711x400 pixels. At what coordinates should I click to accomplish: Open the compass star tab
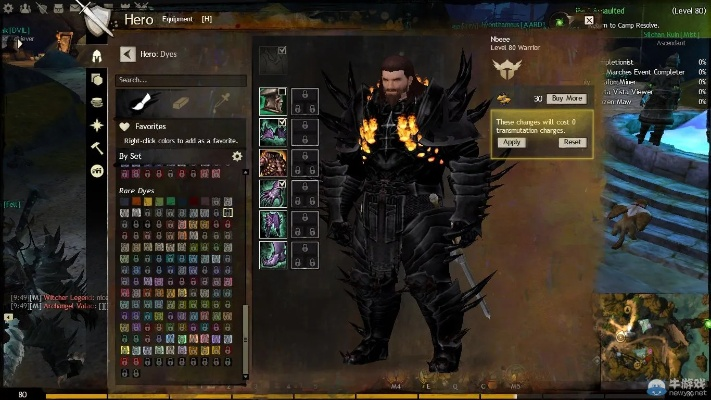click(x=97, y=125)
